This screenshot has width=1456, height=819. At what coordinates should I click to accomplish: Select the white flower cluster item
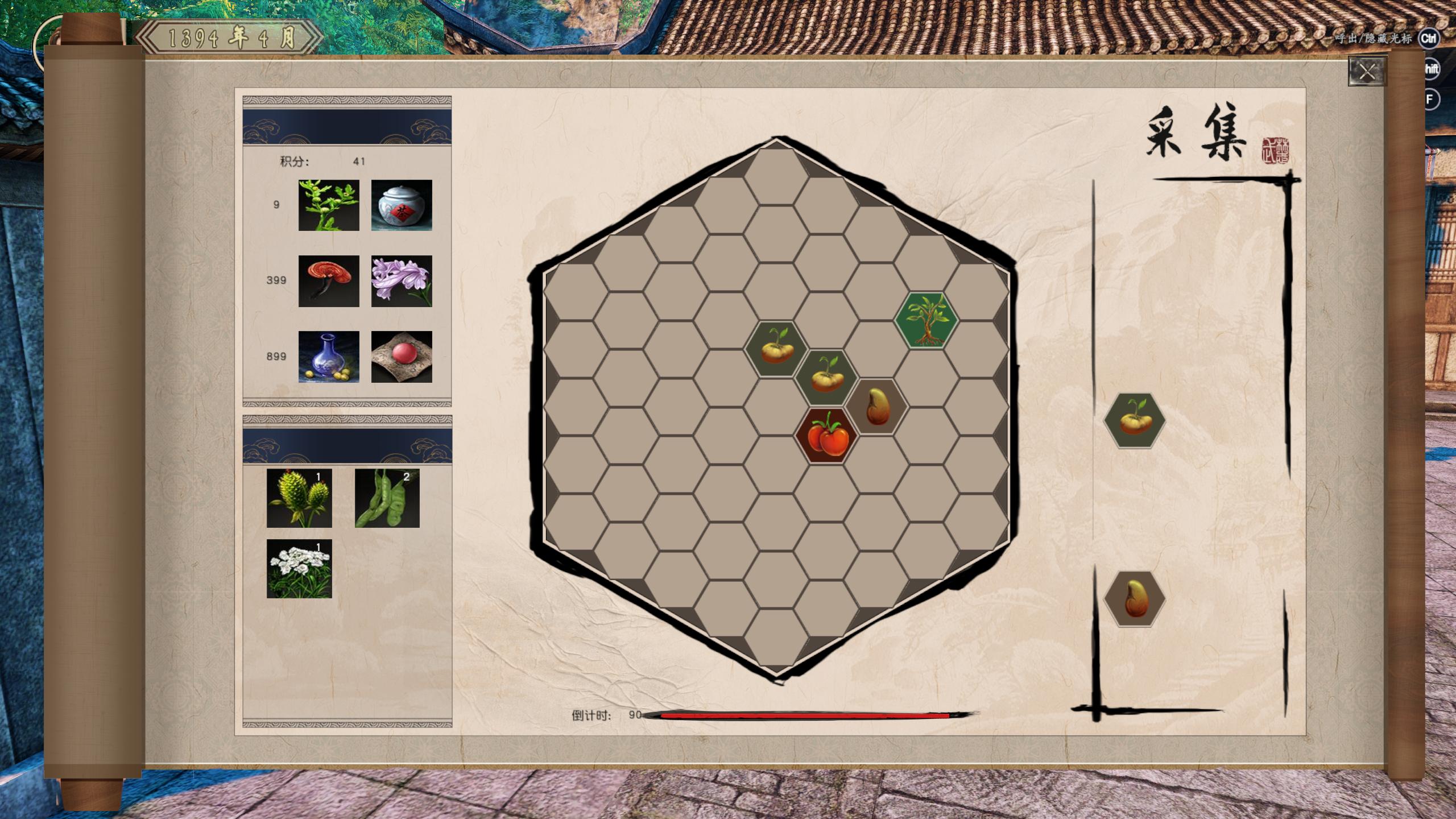(x=299, y=569)
